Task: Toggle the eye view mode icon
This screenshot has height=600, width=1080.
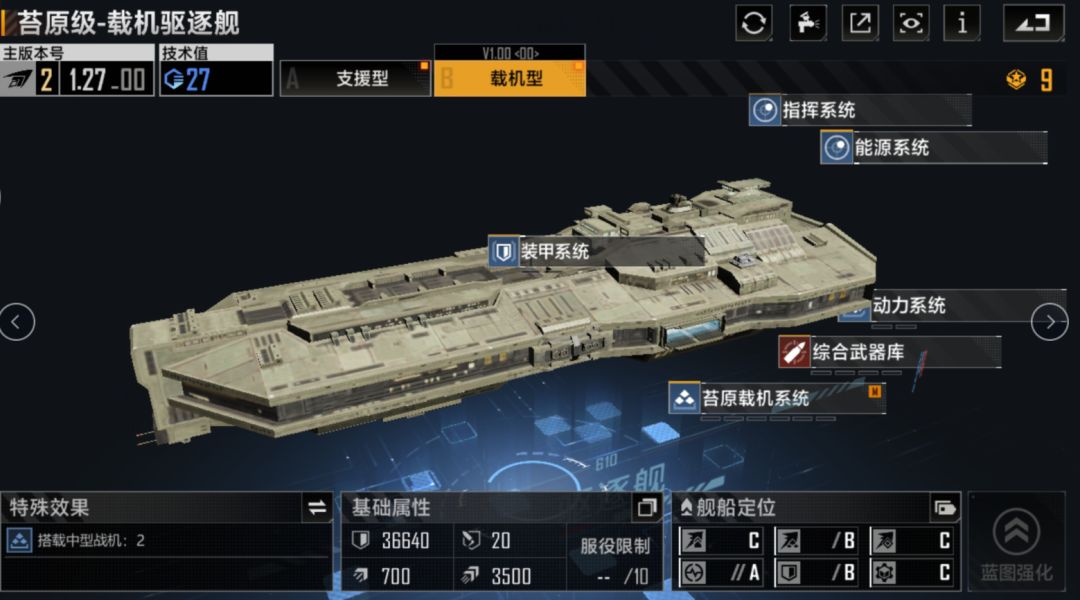Action: tap(910, 22)
